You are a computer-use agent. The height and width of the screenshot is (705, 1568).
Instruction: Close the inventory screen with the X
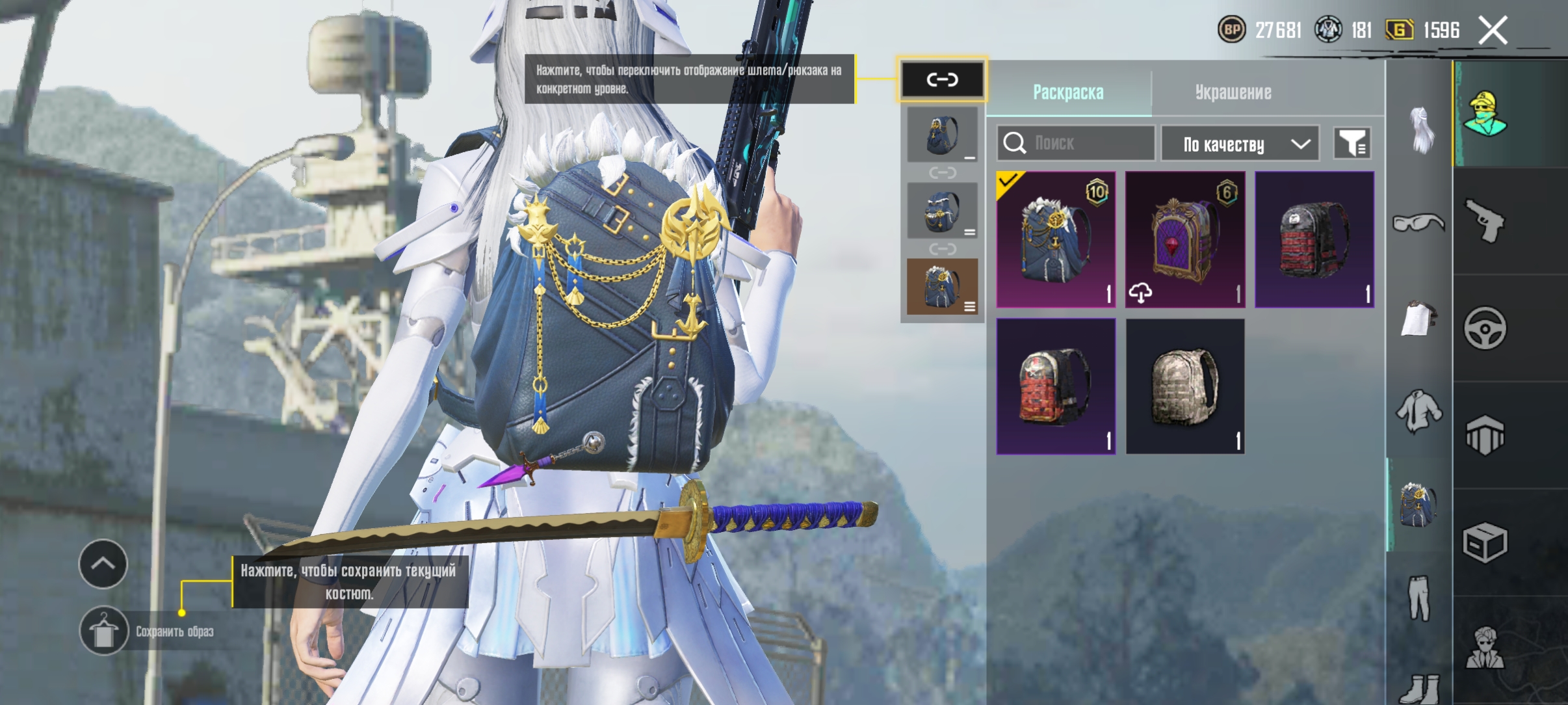(x=1493, y=31)
